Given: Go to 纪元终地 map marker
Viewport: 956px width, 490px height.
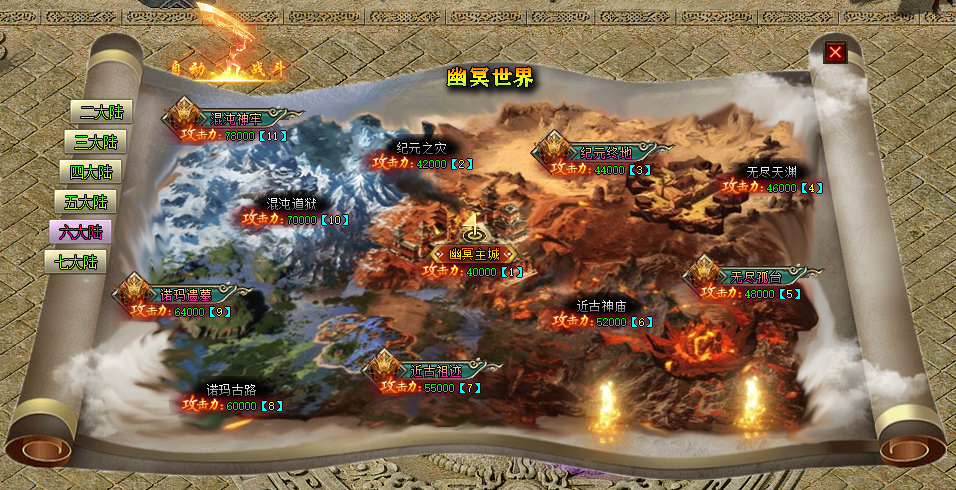Looking at the screenshot, I should pos(605,152).
